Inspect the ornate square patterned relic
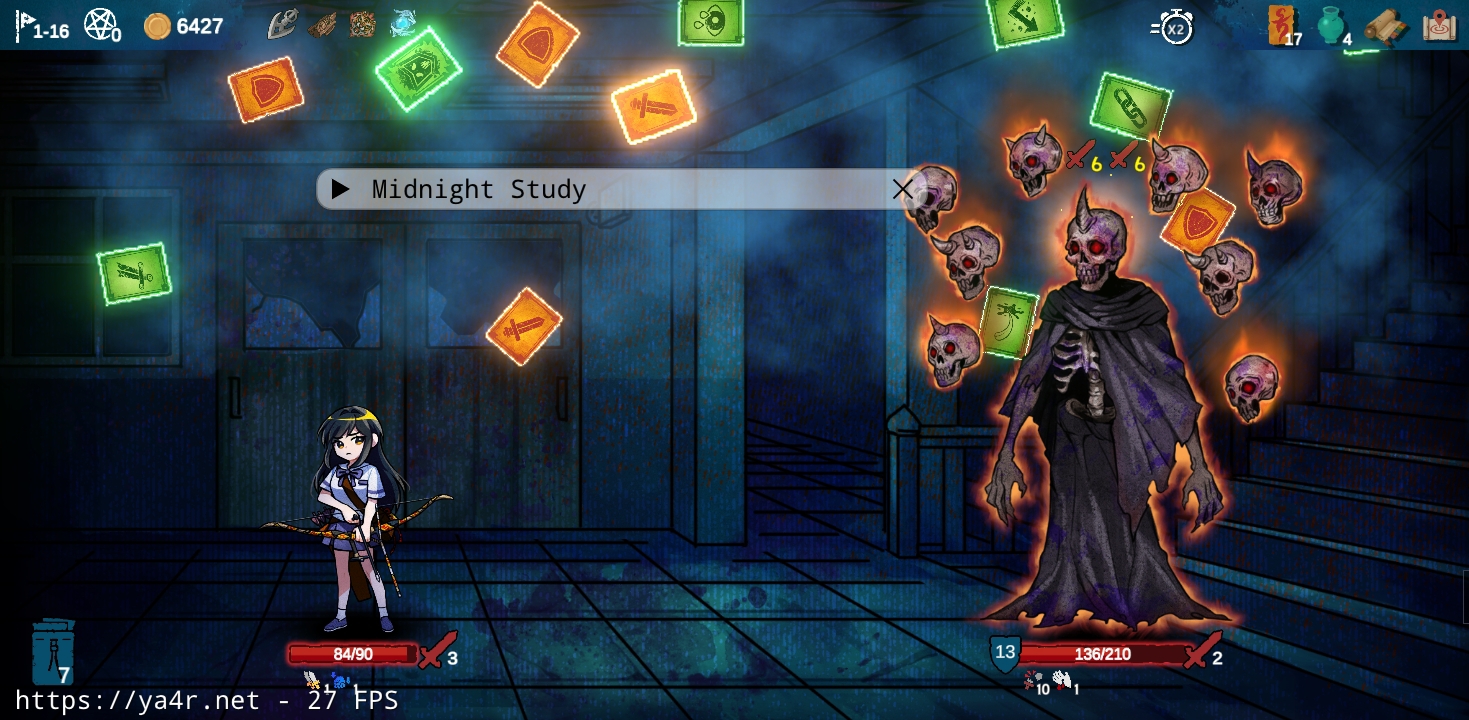This screenshot has height=720, width=1469. pos(362,24)
